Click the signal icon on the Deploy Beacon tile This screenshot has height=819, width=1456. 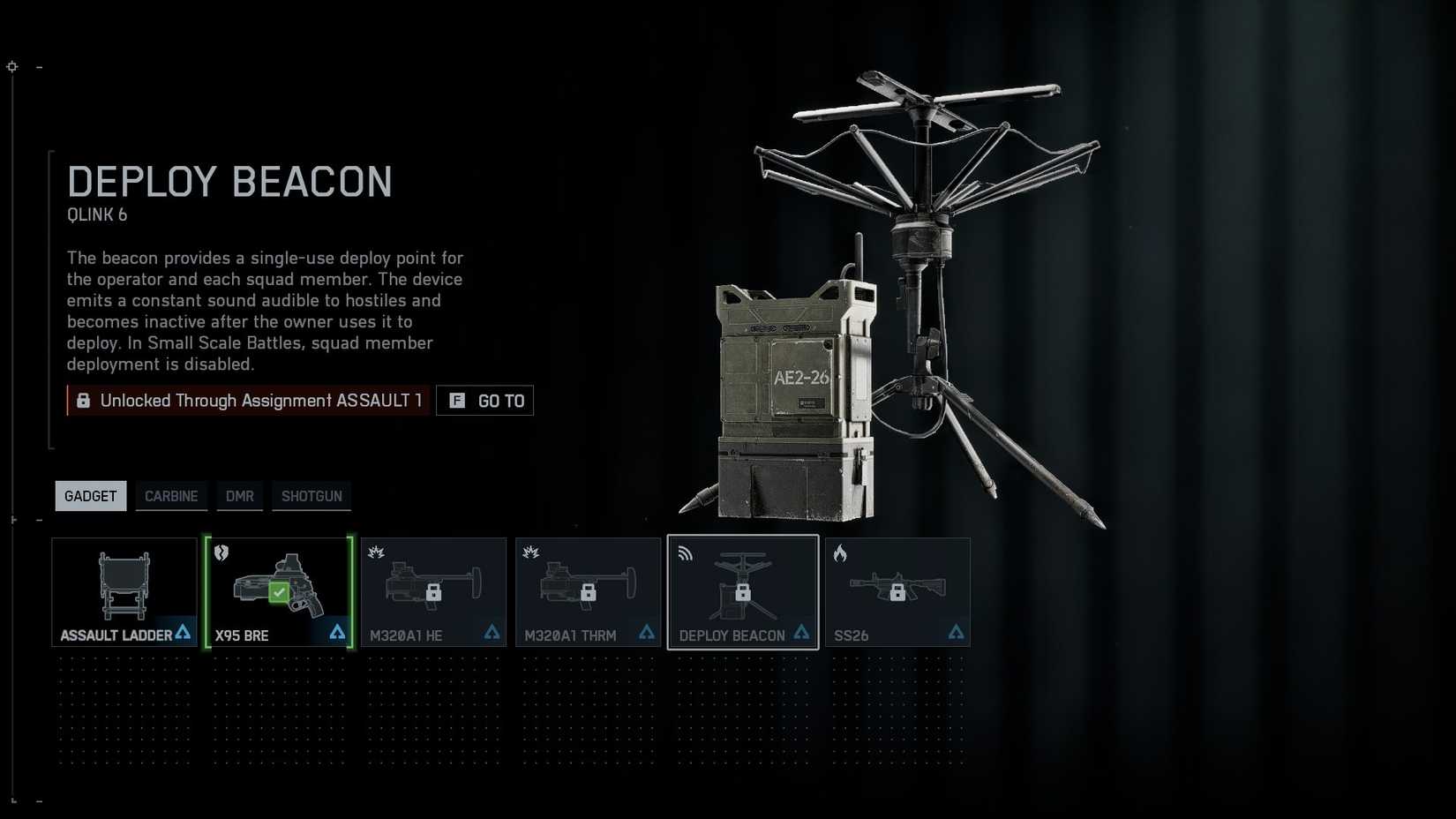point(685,553)
